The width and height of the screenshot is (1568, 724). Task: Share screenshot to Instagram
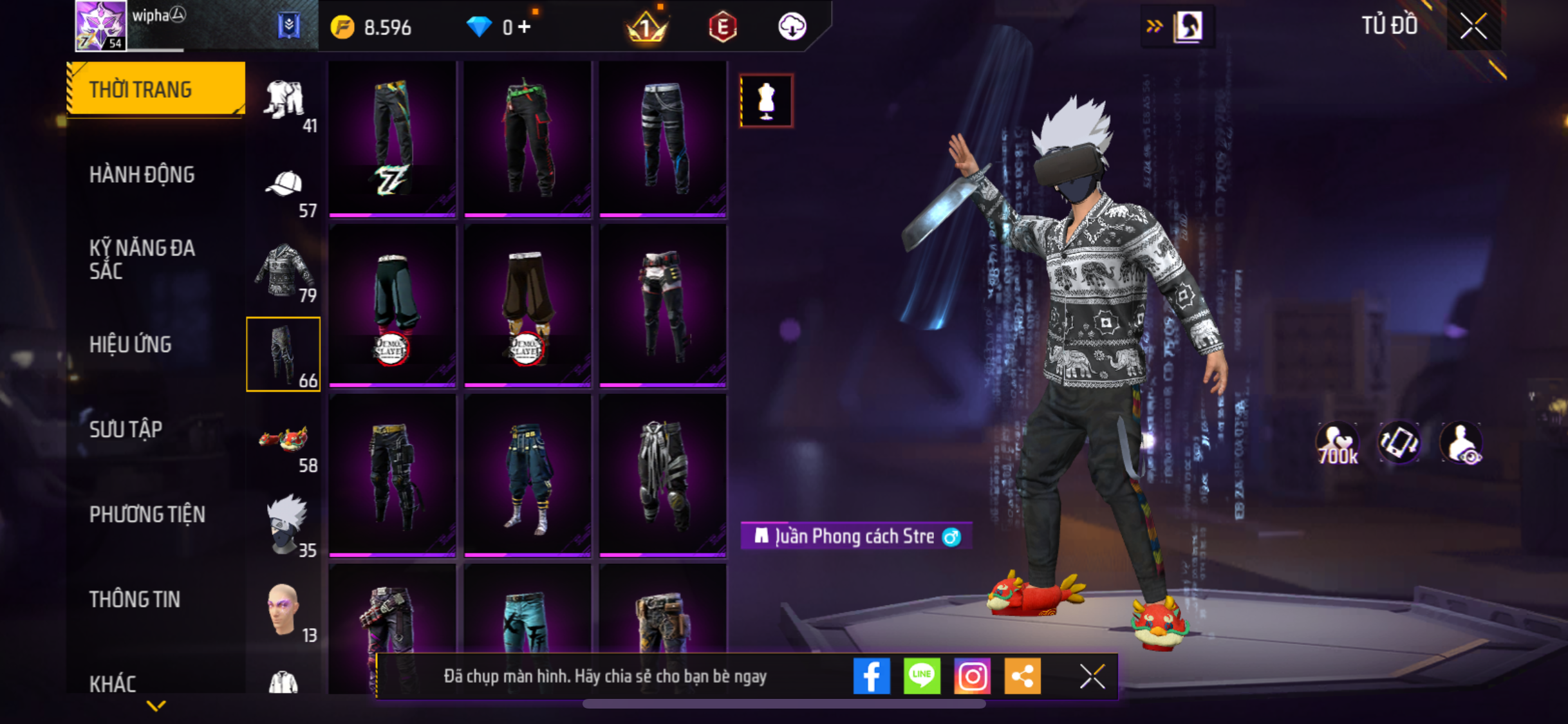point(971,676)
